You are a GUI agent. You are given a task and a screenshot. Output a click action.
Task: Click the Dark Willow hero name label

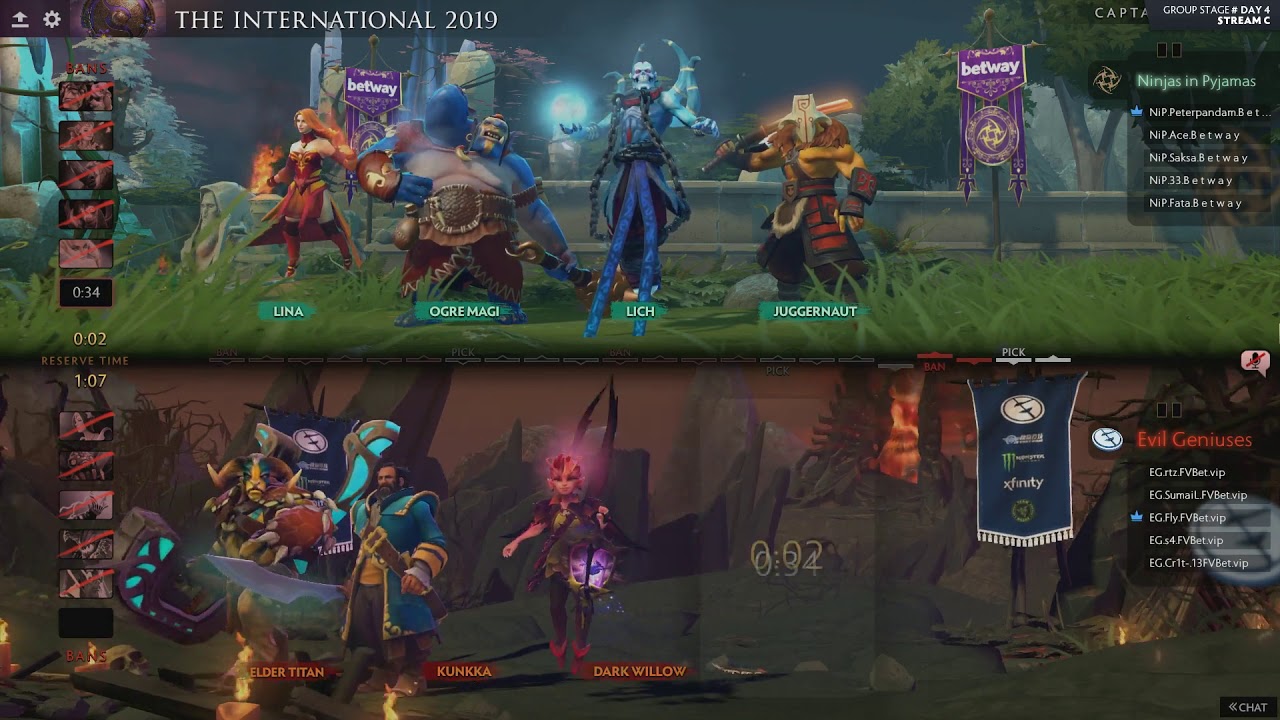click(640, 671)
